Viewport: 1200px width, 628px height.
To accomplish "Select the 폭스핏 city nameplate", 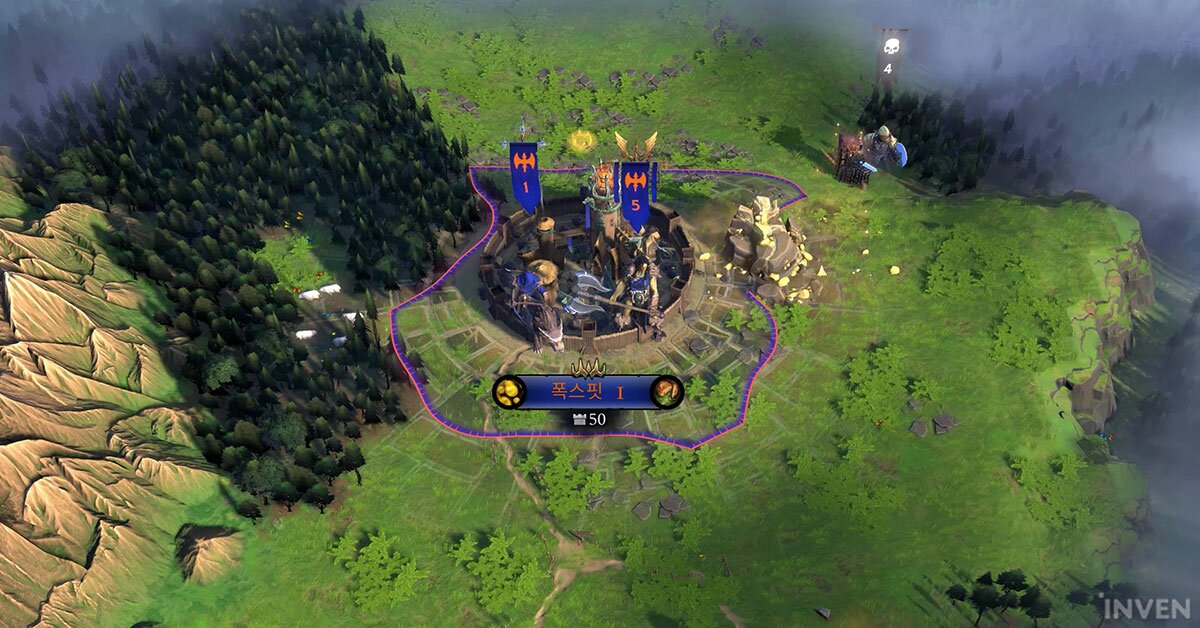I will pos(587,392).
